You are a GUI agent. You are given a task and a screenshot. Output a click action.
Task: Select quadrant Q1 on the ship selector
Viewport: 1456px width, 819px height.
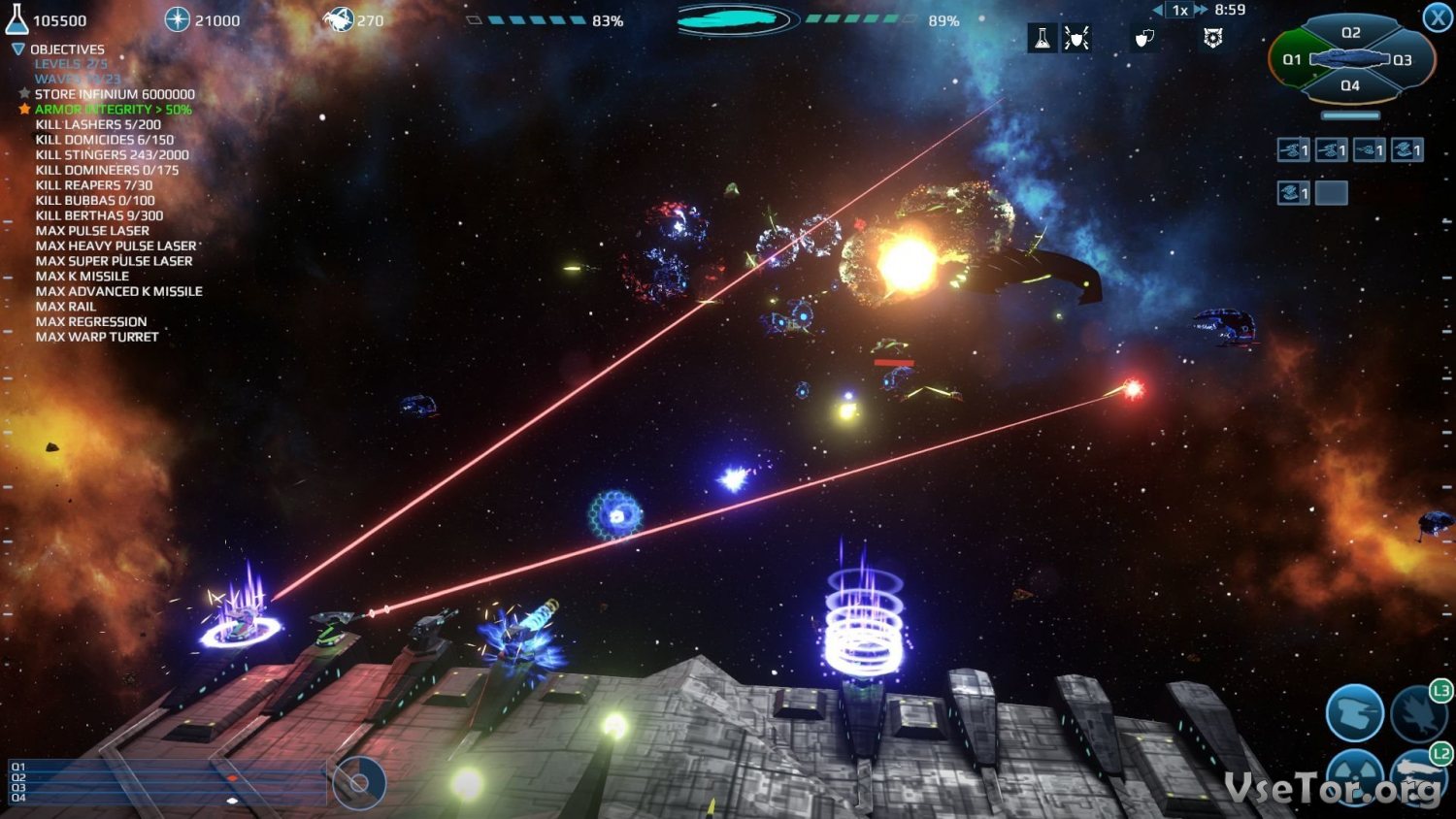[x=1292, y=60]
